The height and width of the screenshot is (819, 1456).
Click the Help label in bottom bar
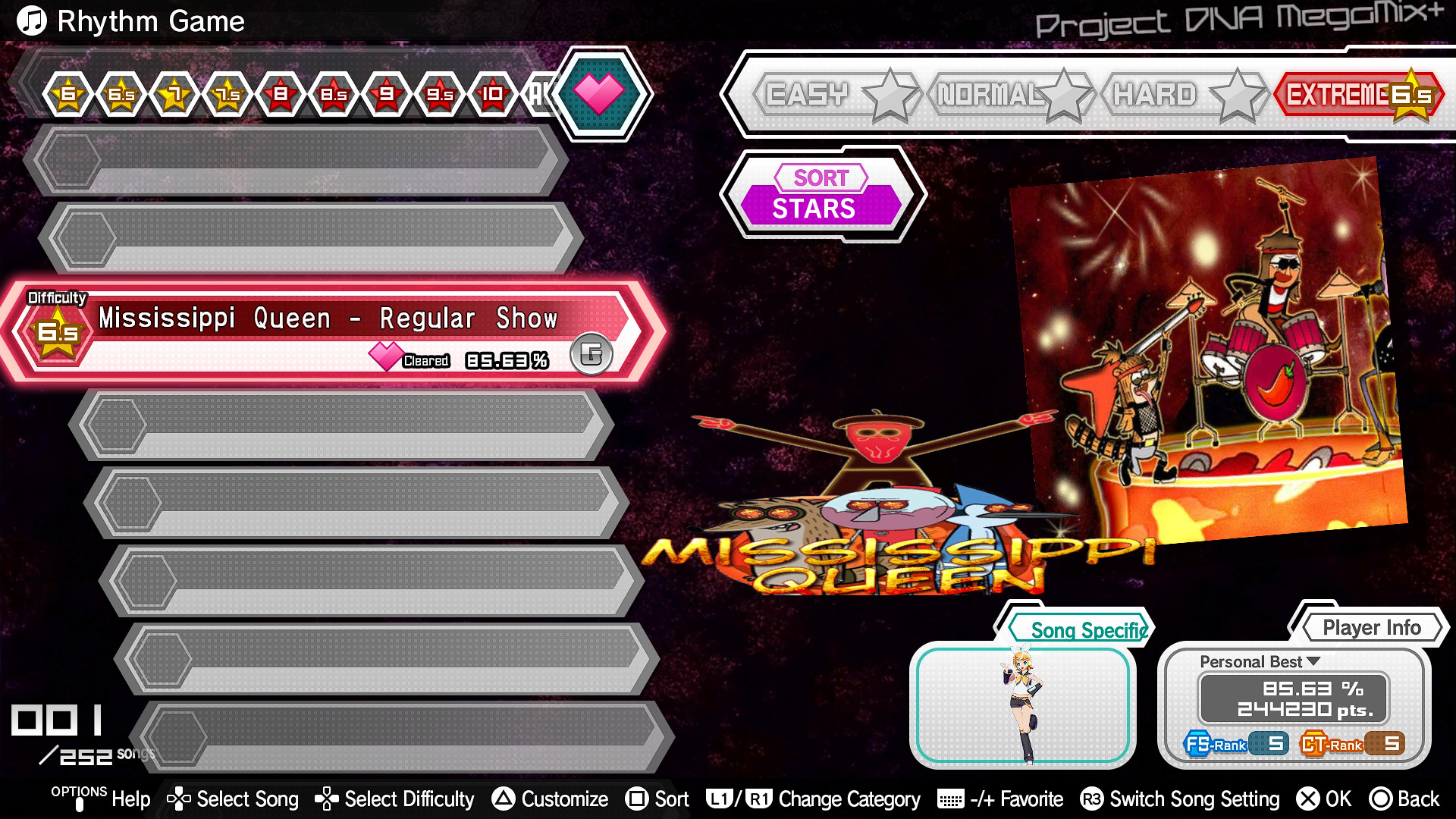click(130, 799)
